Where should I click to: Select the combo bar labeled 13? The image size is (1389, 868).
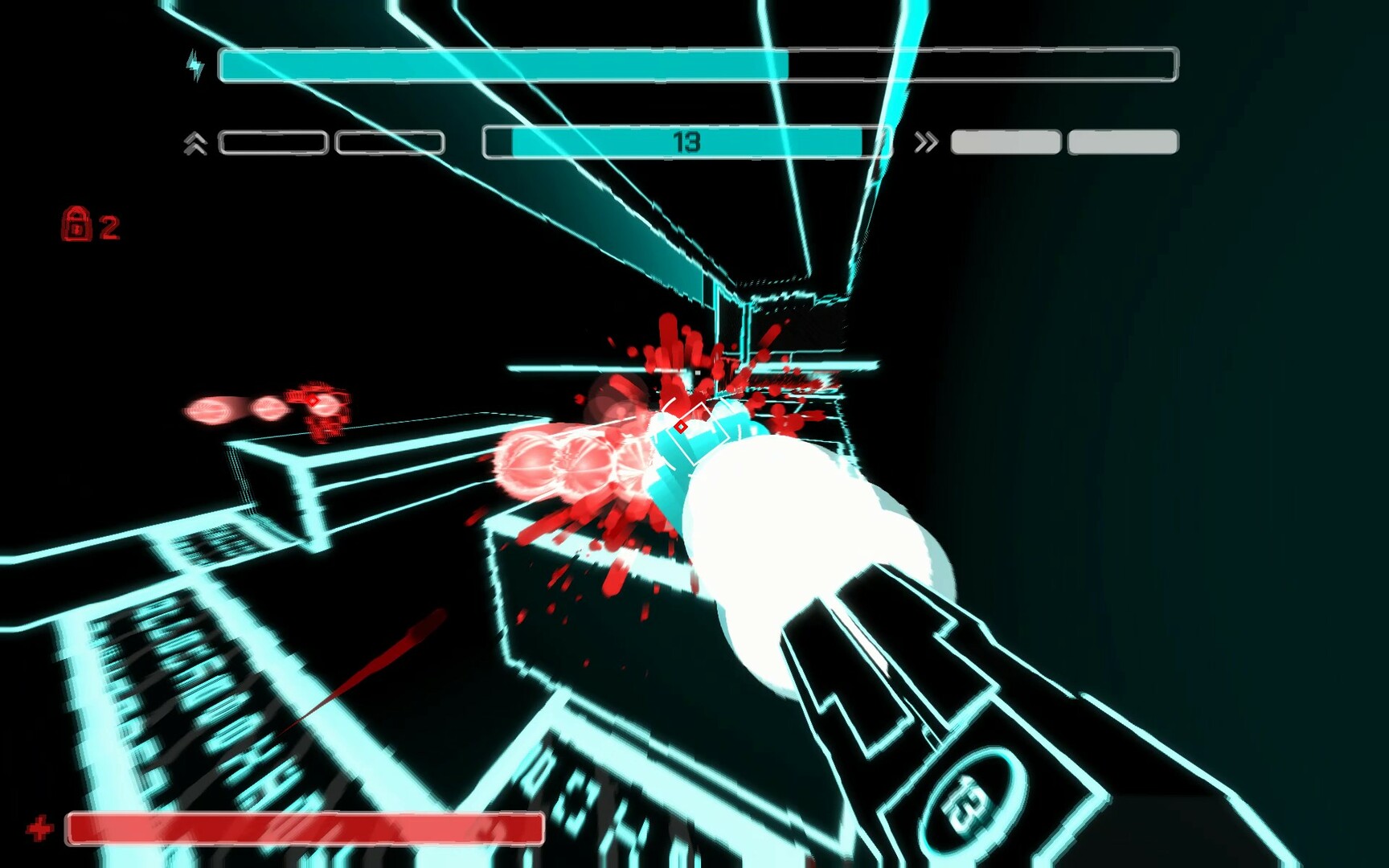click(687, 141)
